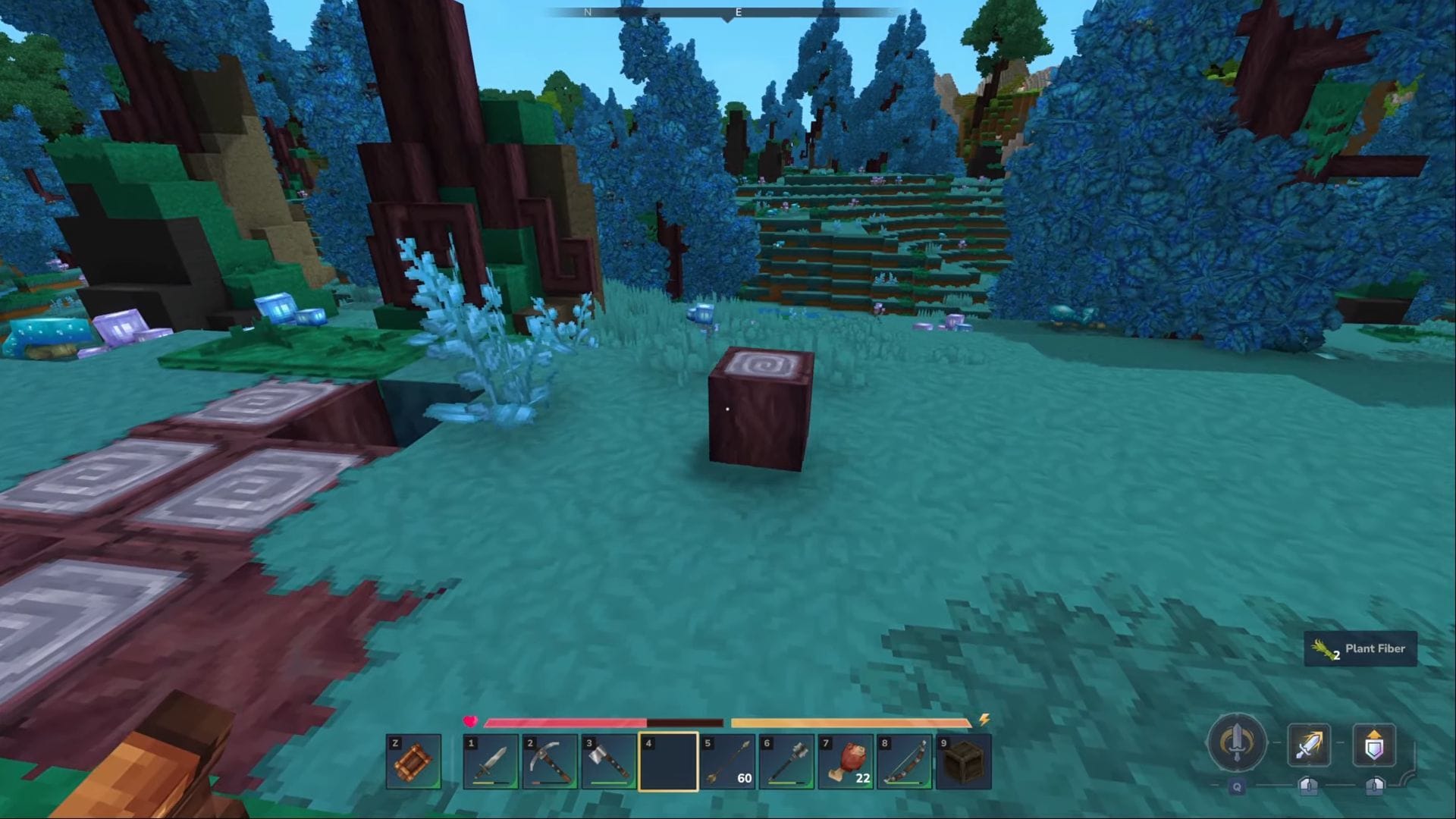Use the glowing sword attack ability

tap(1309, 745)
